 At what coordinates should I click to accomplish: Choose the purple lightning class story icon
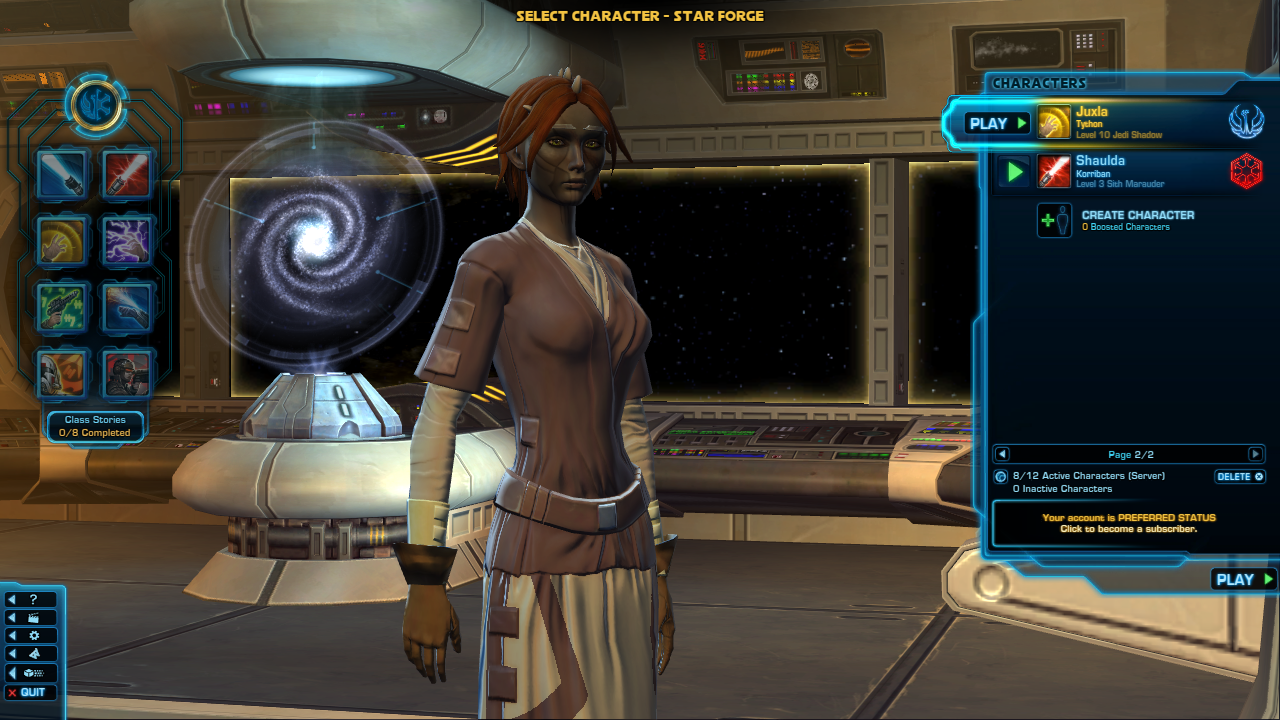(128, 240)
